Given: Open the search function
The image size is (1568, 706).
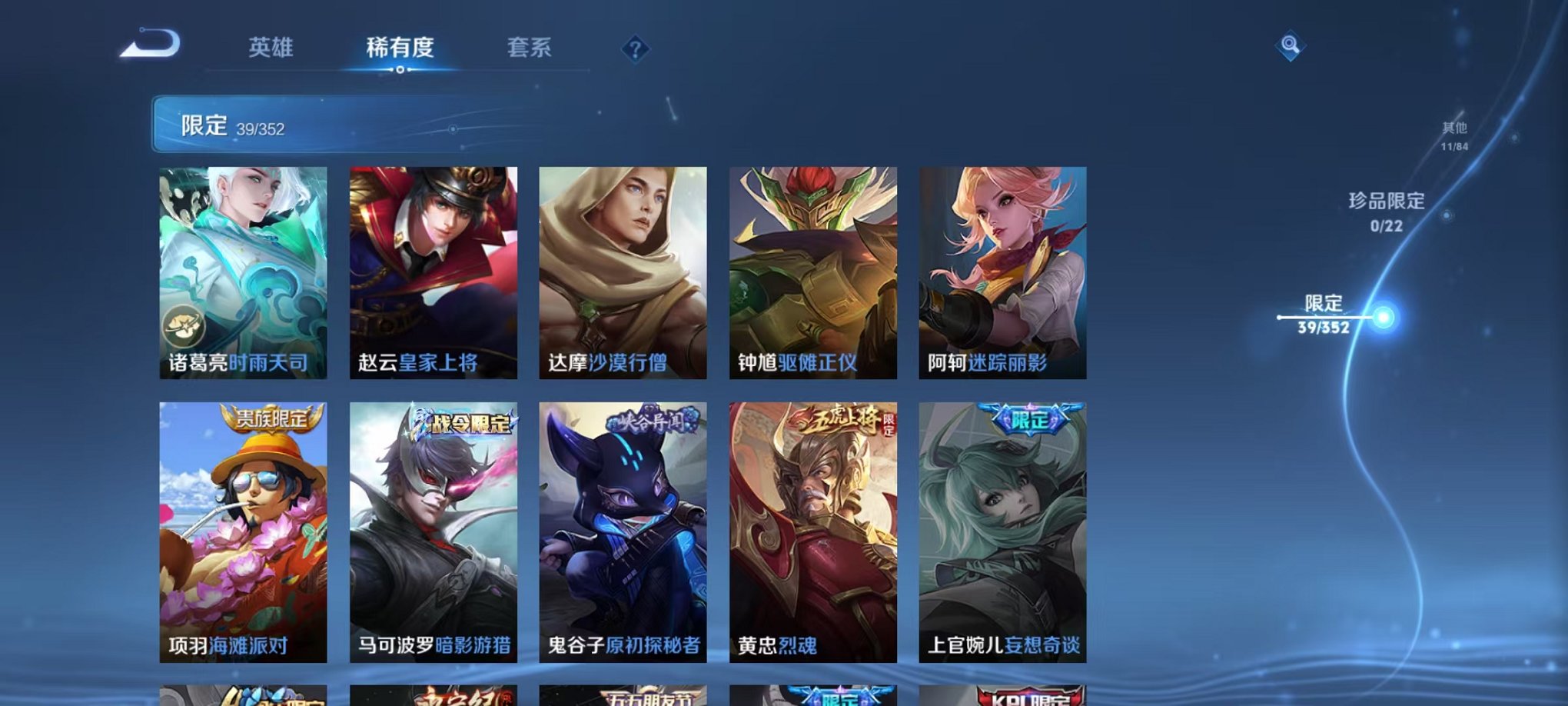Looking at the screenshot, I should 1289,48.
